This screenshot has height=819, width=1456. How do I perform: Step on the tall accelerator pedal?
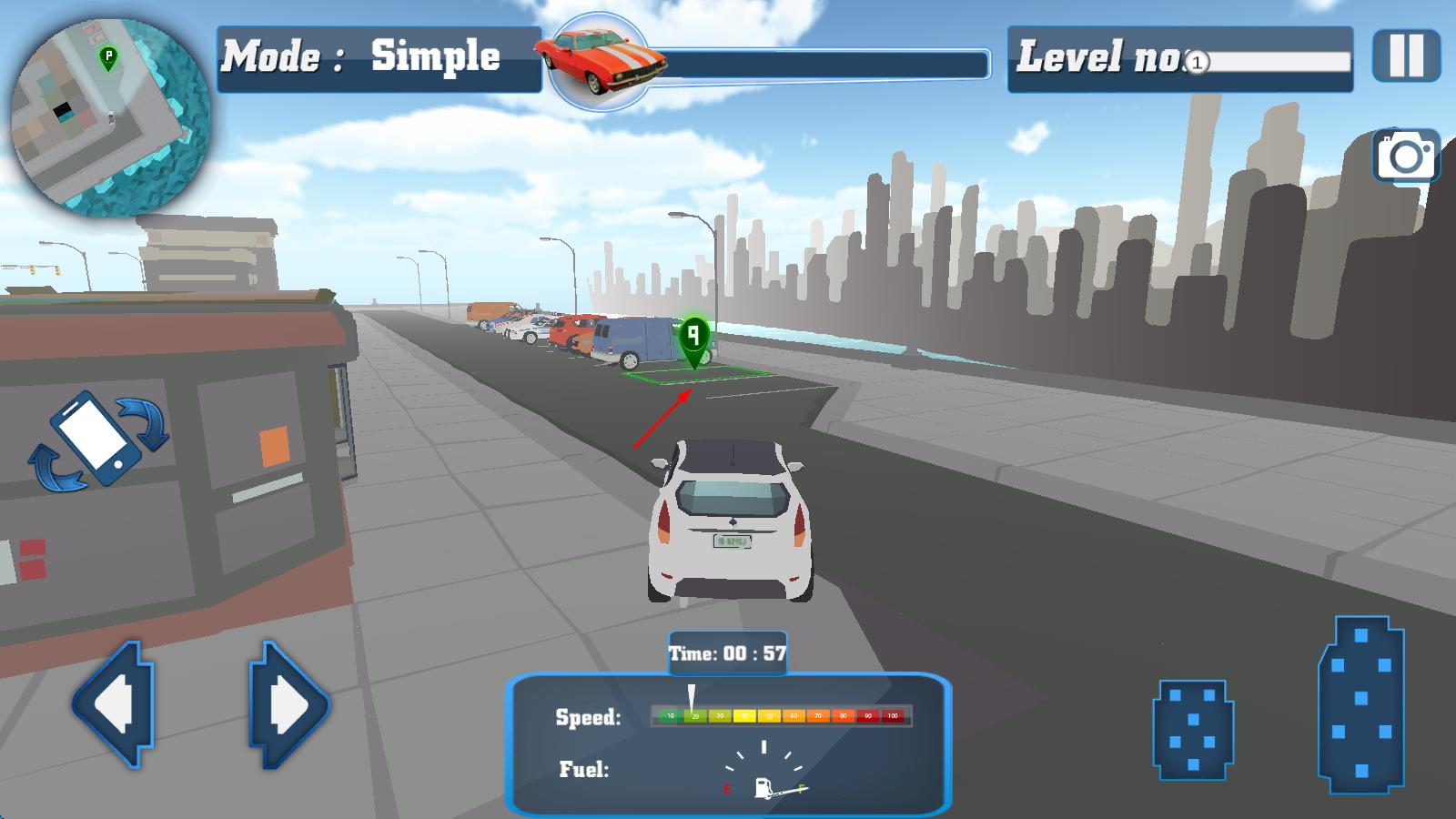tap(1361, 703)
